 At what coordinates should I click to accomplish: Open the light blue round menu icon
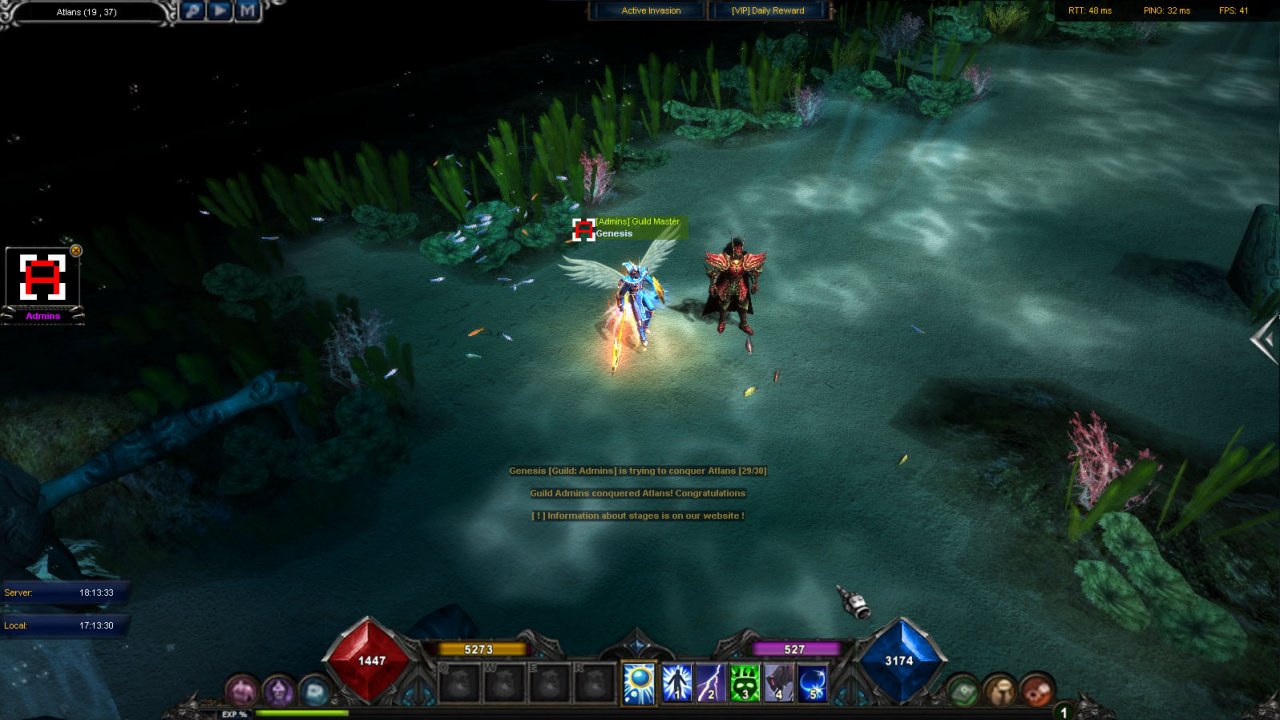tap(314, 690)
